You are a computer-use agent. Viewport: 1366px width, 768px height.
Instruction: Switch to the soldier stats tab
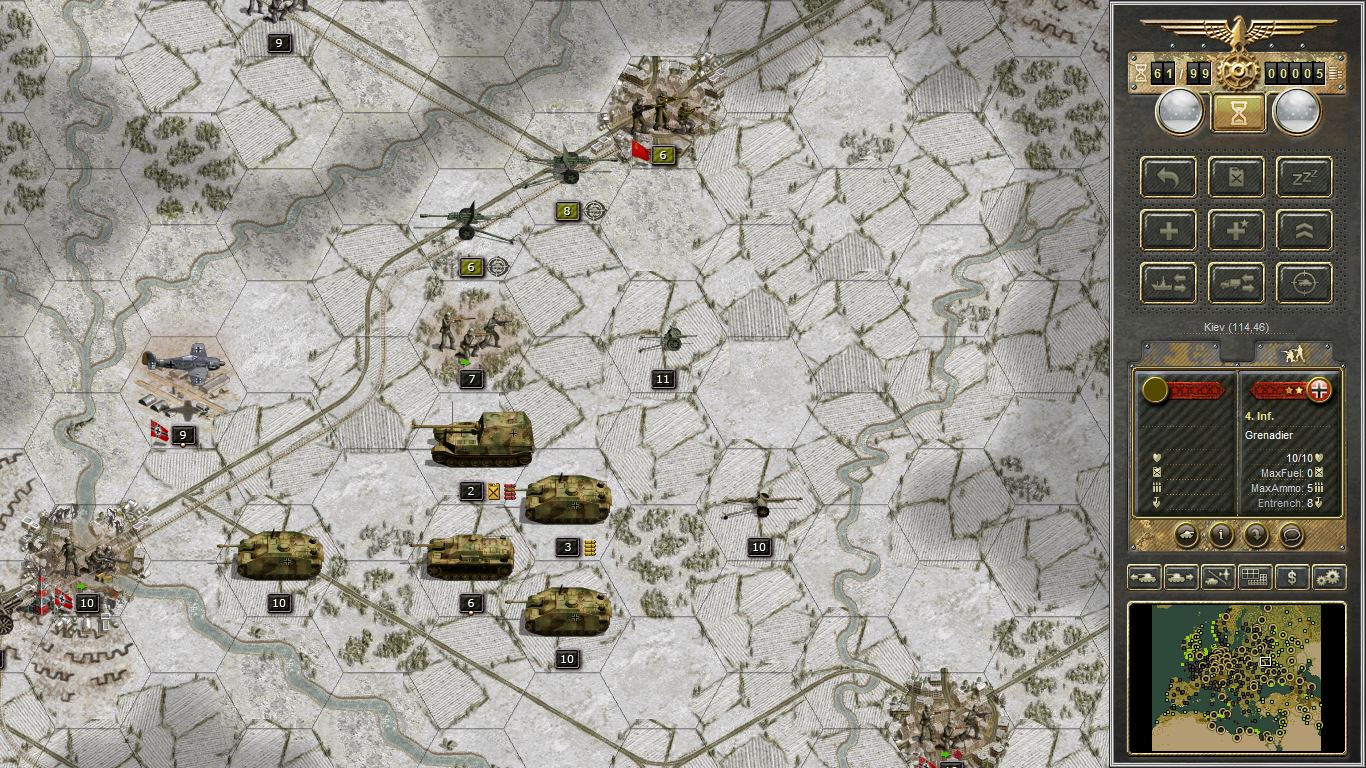point(1295,352)
